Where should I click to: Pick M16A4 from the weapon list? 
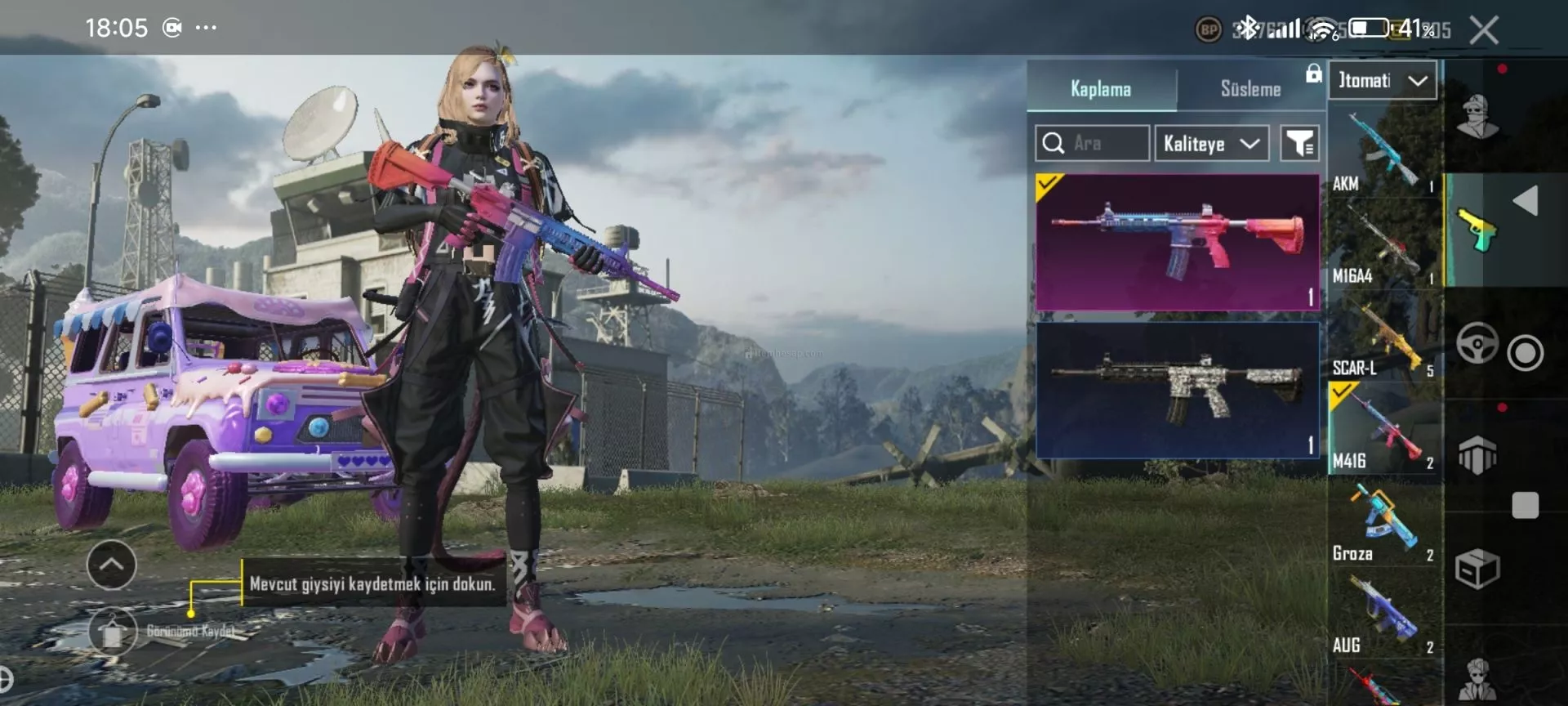click(x=1383, y=245)
